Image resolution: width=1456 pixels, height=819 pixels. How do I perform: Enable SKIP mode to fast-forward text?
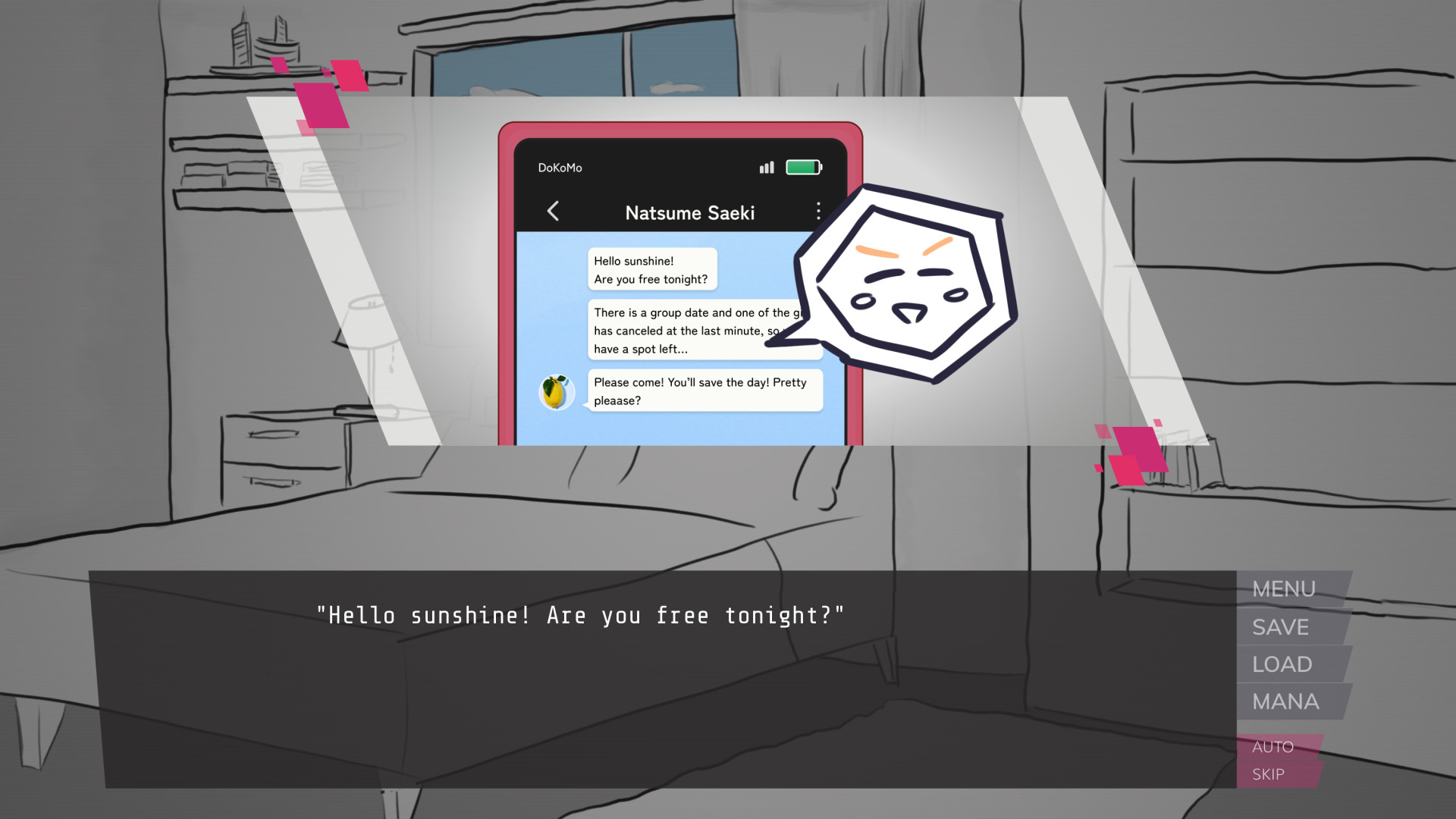(x=1267, y=774)
